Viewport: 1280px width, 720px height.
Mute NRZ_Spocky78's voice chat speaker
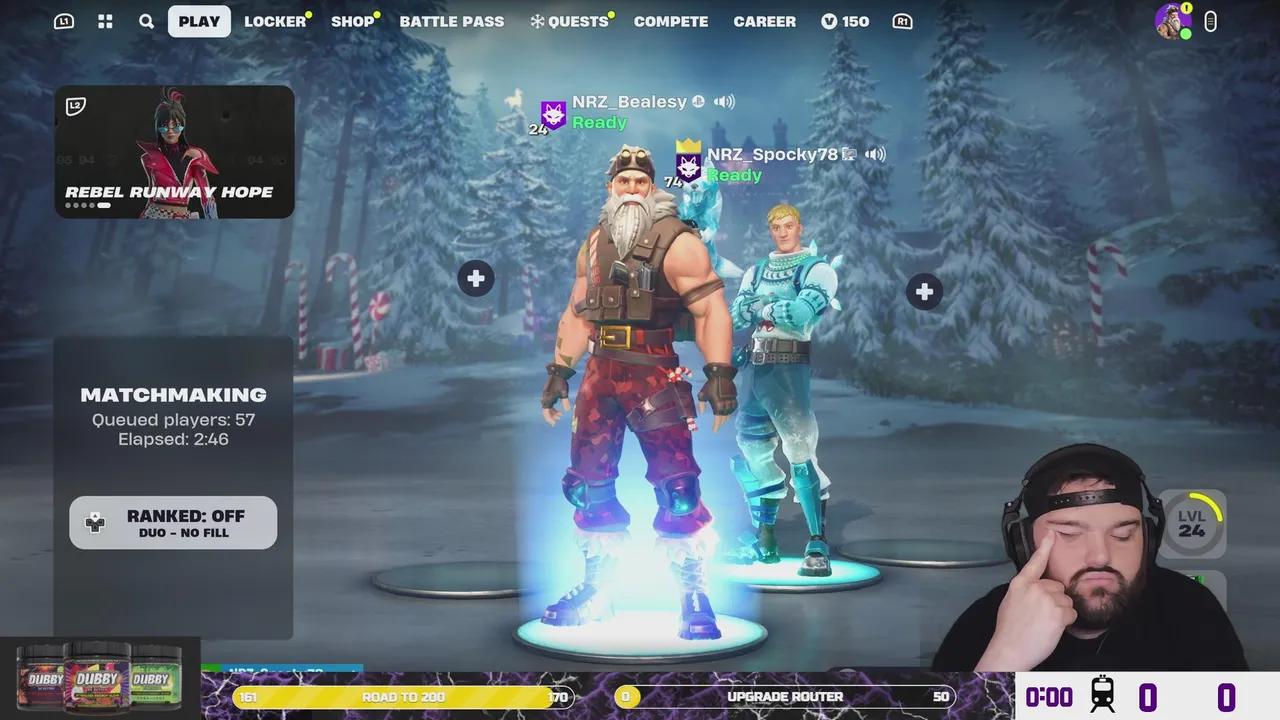click(x=874, y=153)
